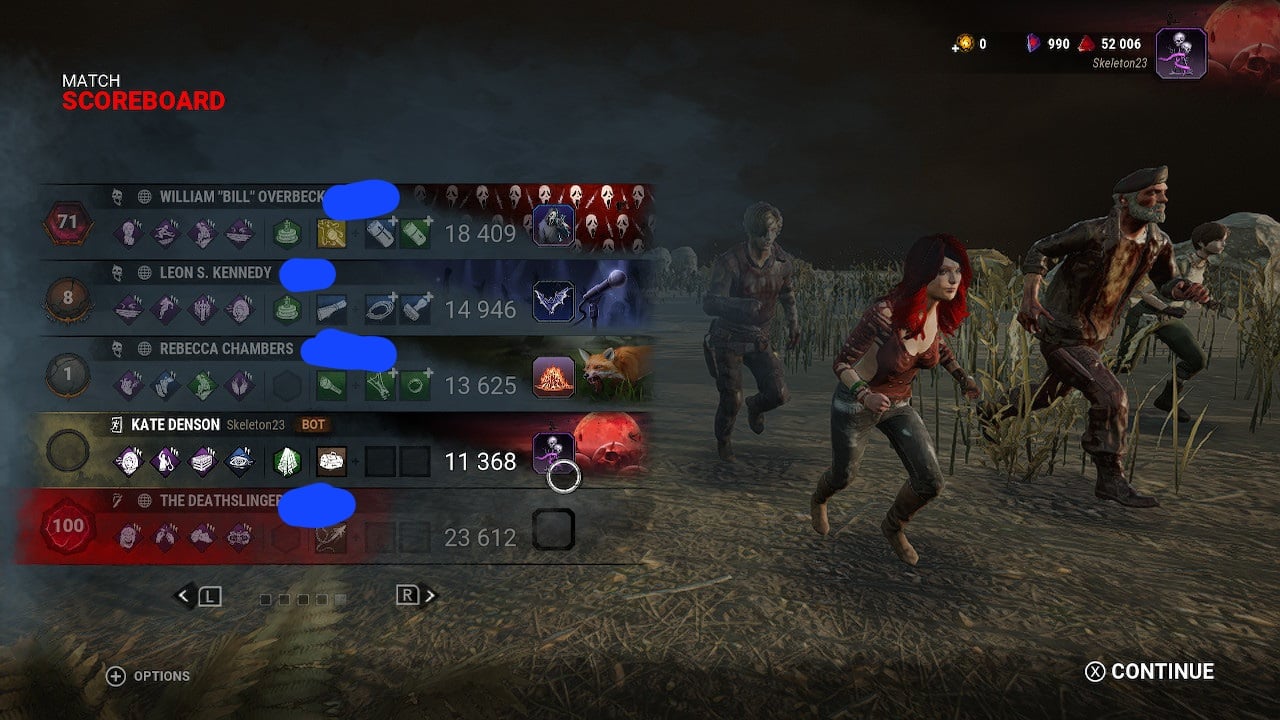Image resolution: width=1280 pixels, height=720 pixels.
Task: Click The Deathslinger's red grade badge showing 100
Action: [67, 527]
